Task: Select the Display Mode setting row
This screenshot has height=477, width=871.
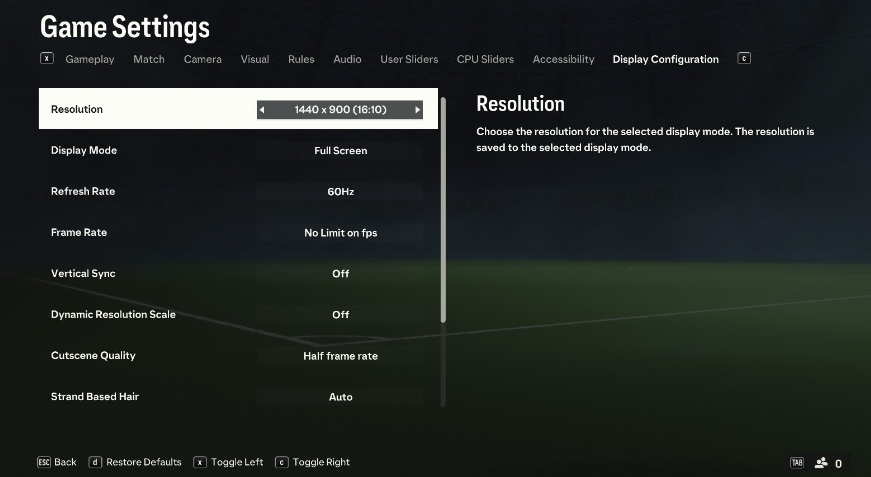Action: point(238,151)
